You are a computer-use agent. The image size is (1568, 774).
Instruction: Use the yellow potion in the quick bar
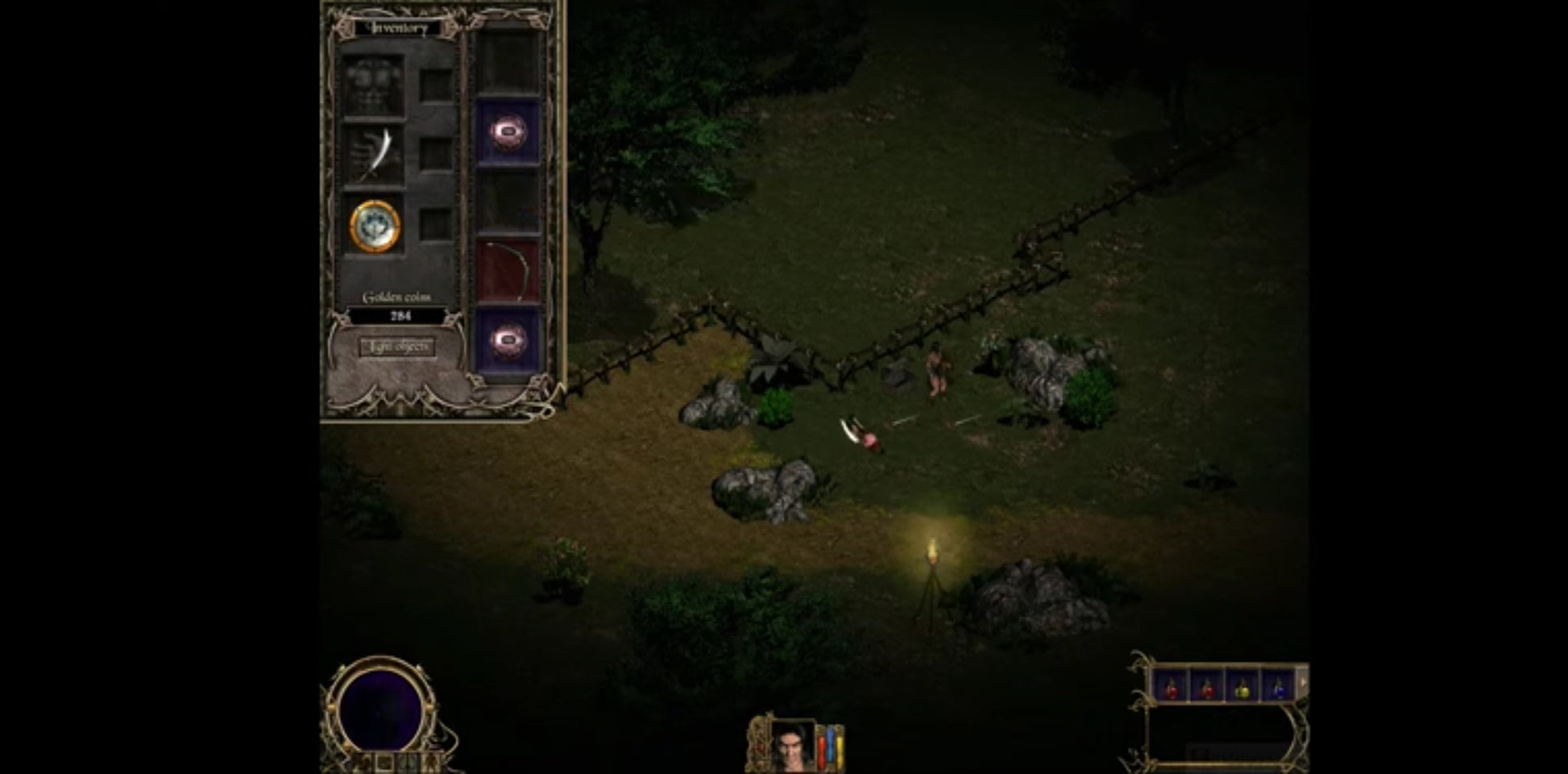pos(1242,686)
